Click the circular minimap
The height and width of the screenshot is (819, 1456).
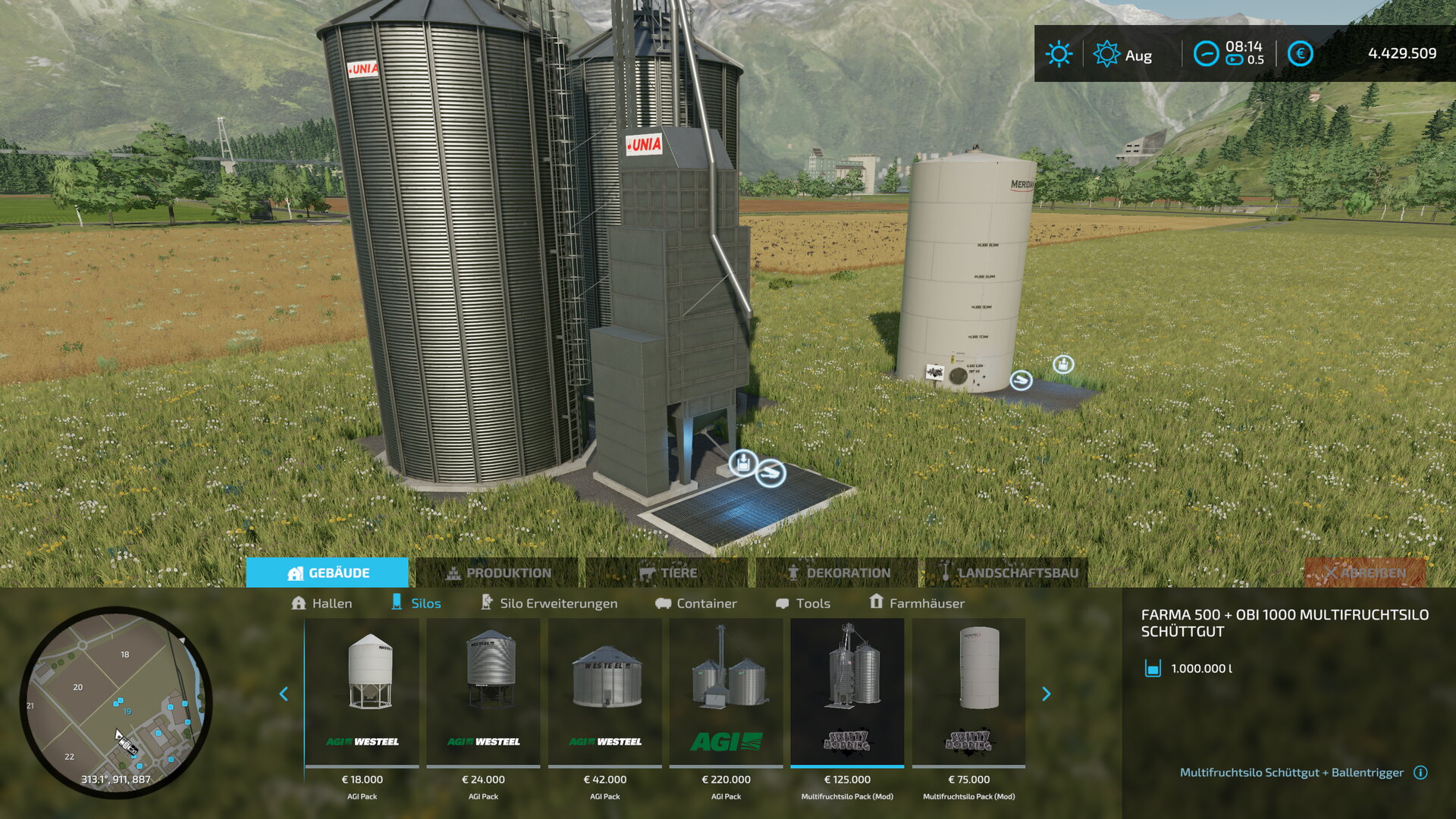(116, 701)
